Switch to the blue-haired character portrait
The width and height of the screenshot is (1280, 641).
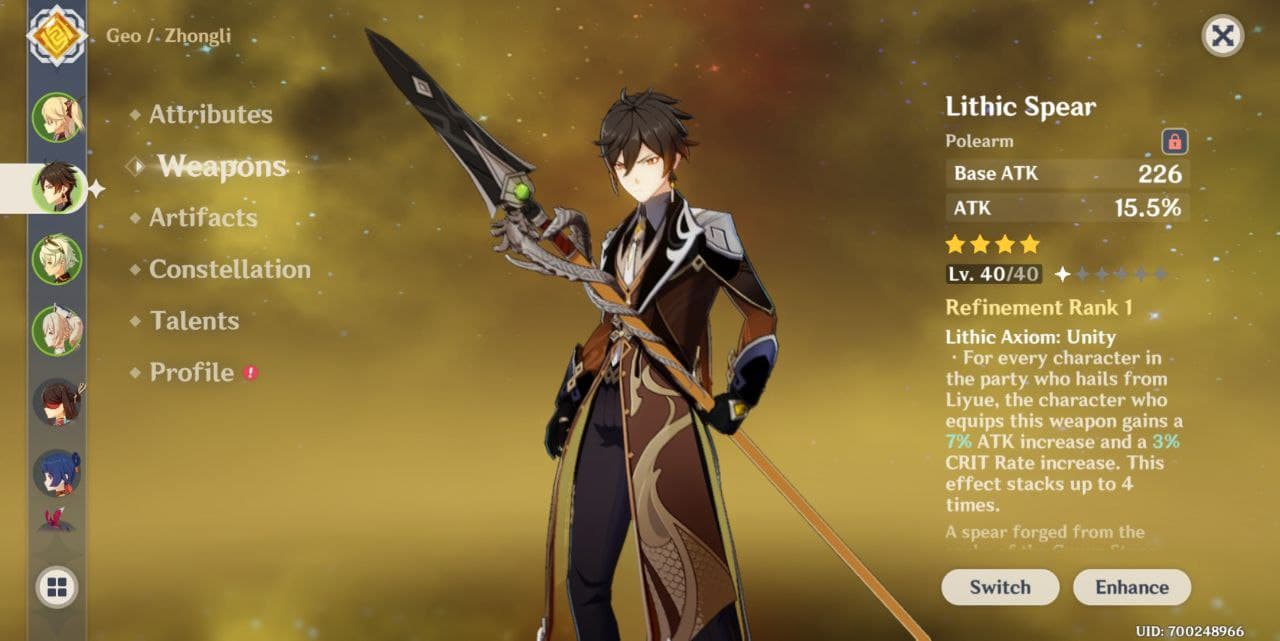pos(57,473)
